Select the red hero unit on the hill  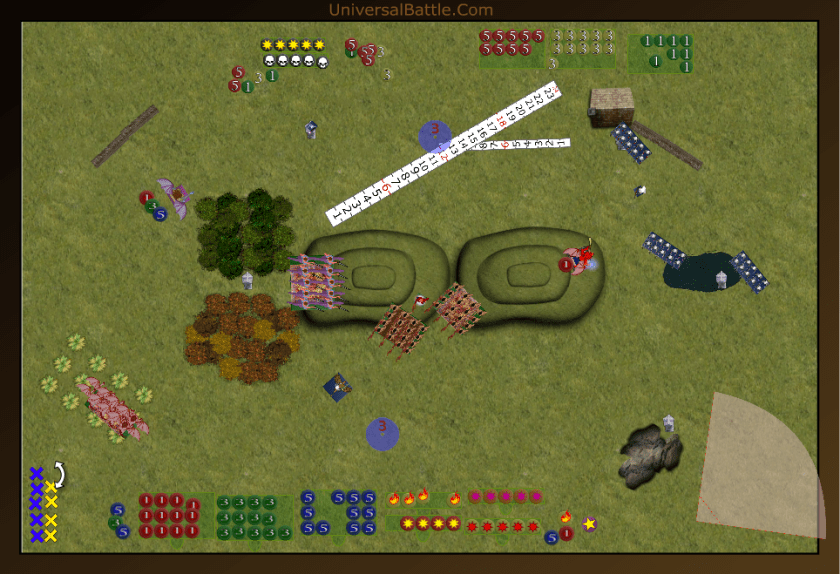(x=578, y=259)
